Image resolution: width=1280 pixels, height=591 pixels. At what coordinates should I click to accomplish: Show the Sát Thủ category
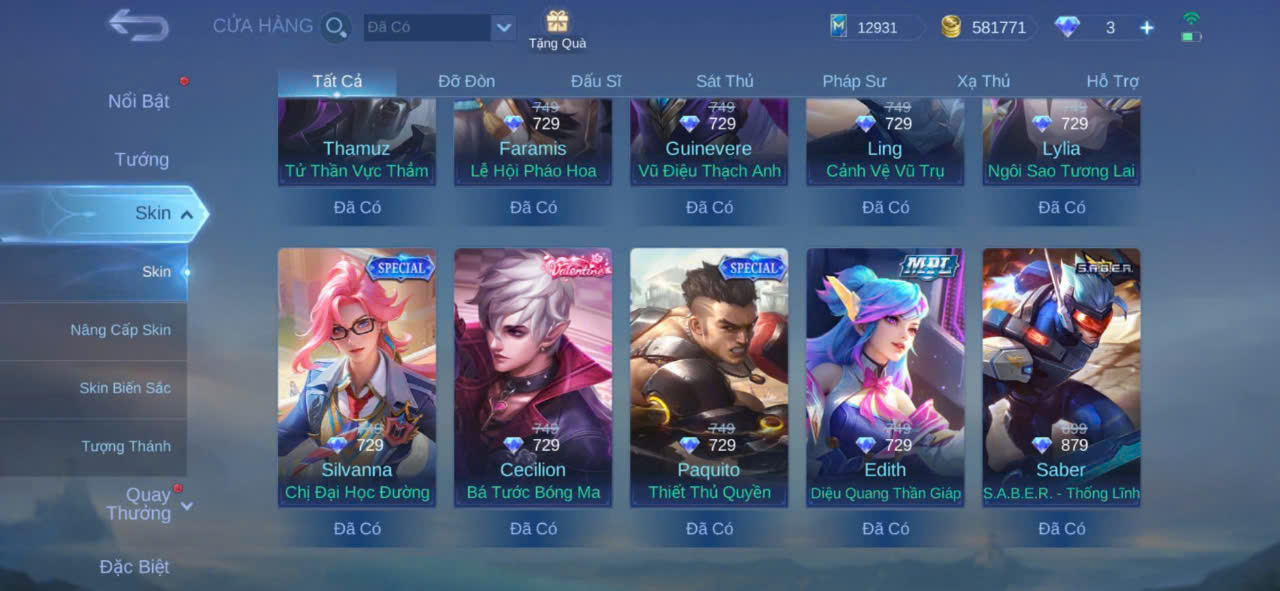725,81
